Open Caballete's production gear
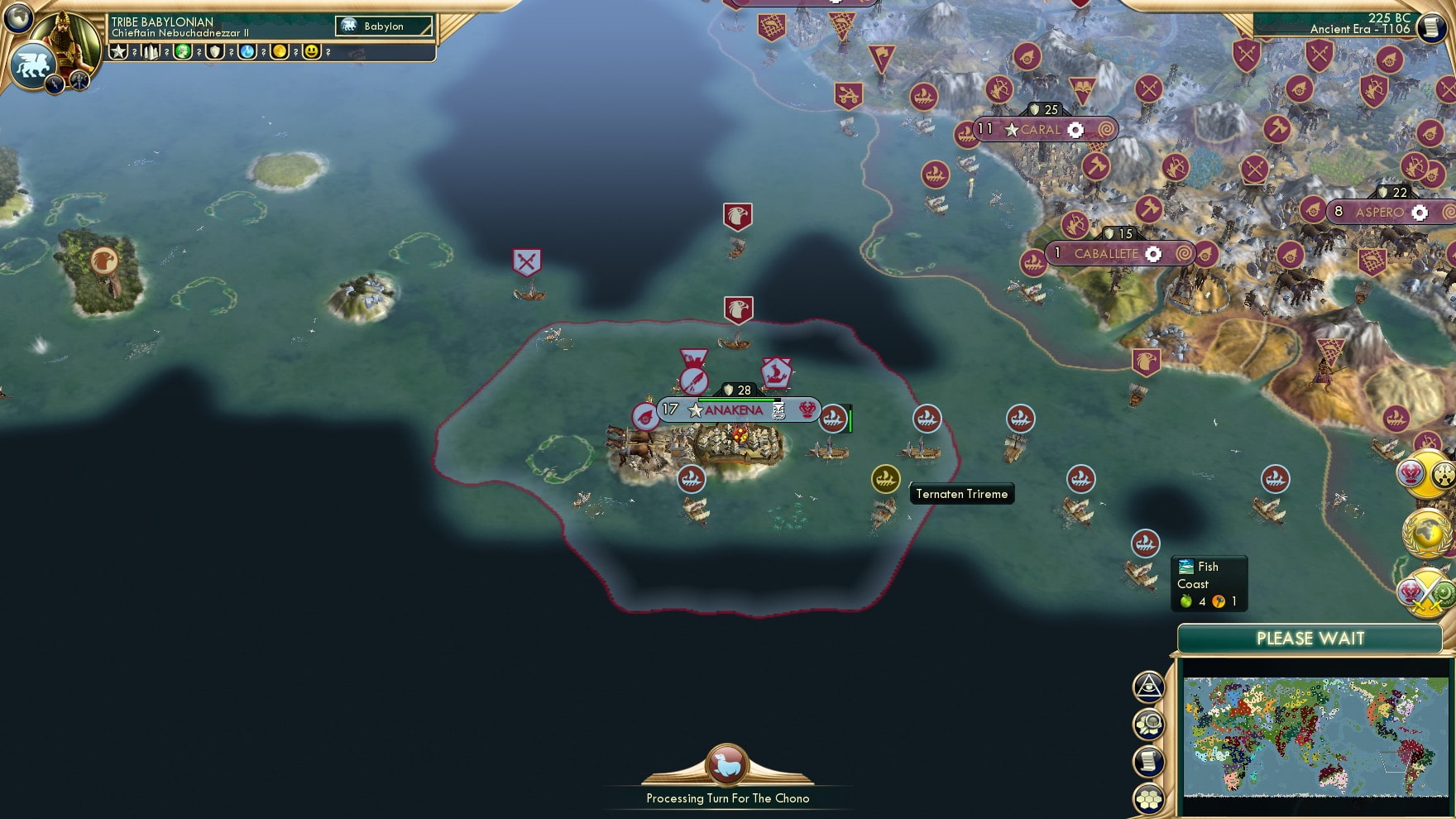The image size is (1456, 819). pos(1153,254)
